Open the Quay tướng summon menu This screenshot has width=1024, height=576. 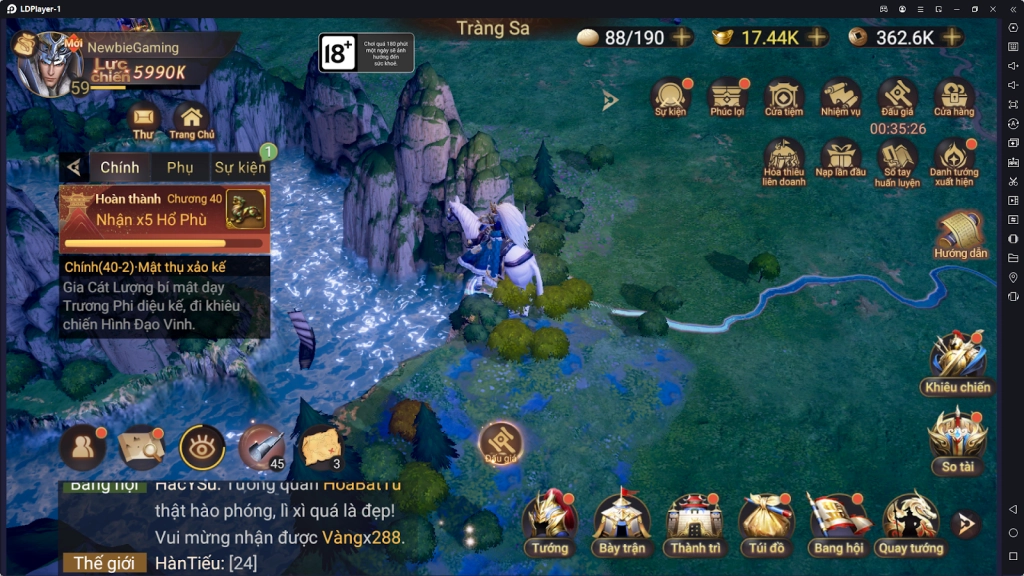tap(910, 520)
